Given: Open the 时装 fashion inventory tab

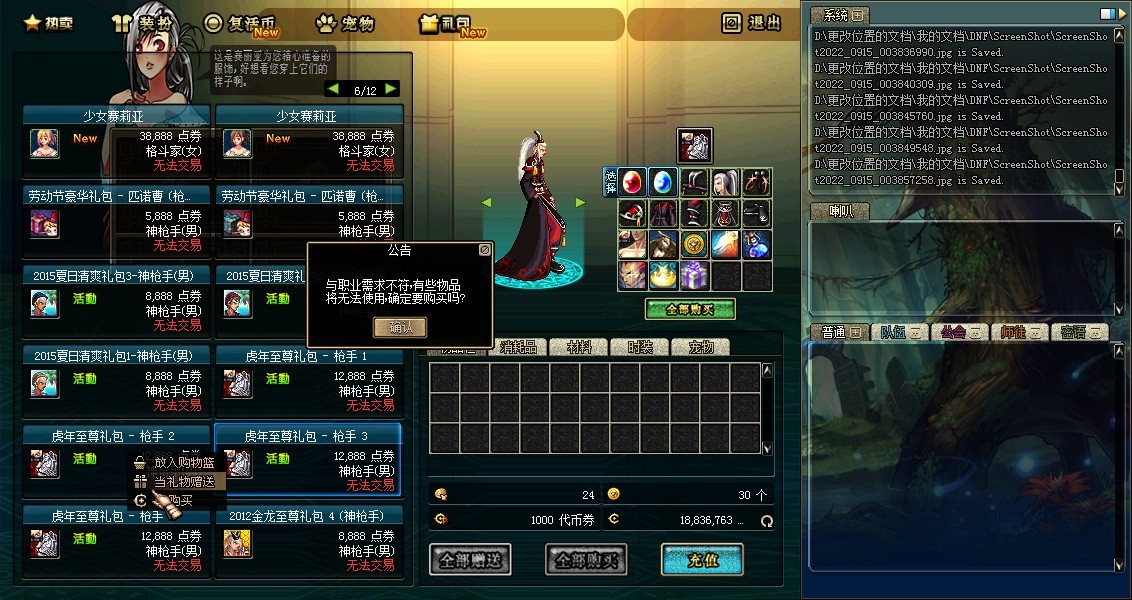Looking at the screenshot, I should click(x=640, y=347).
